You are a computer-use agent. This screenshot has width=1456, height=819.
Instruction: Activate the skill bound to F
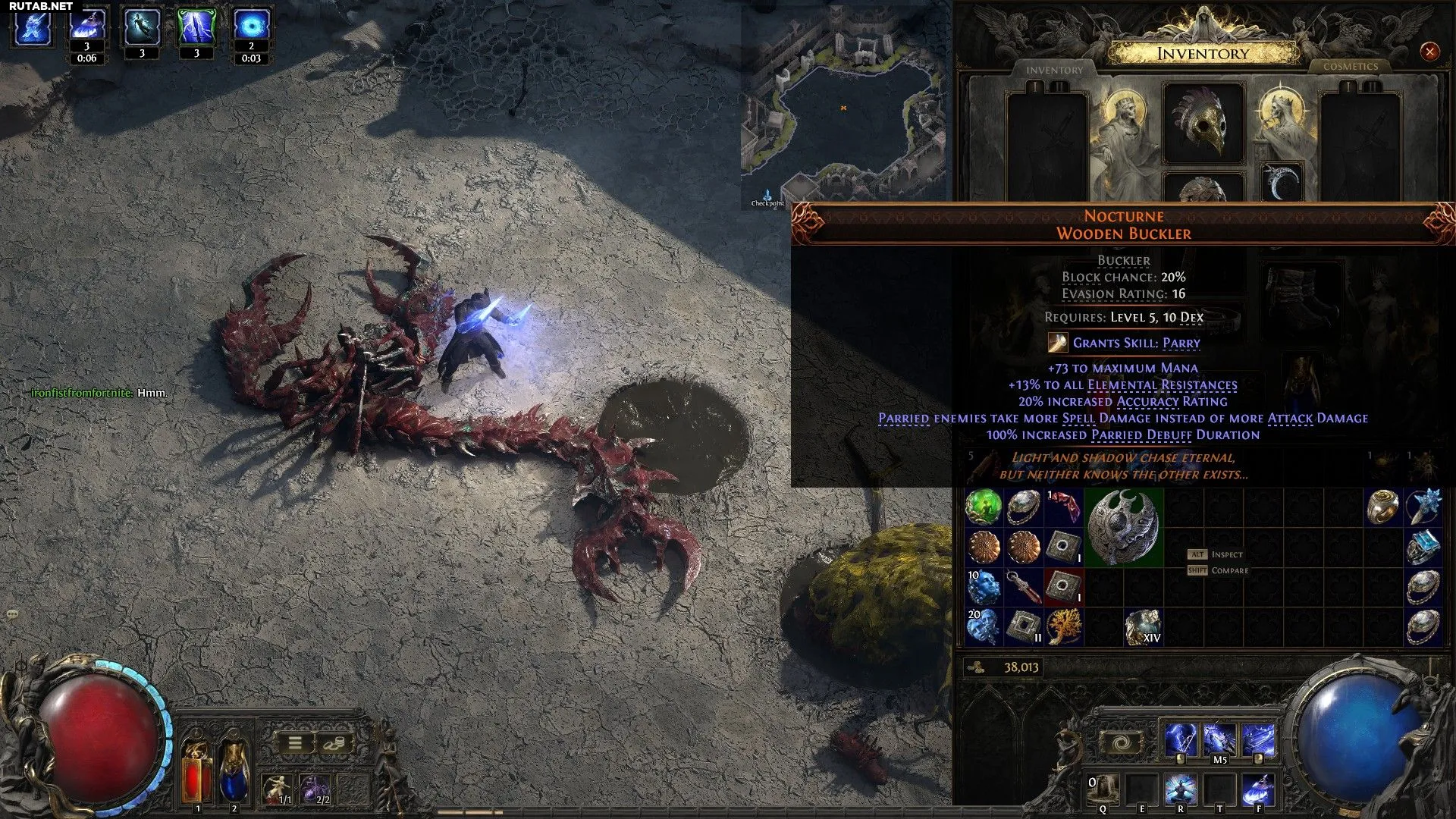click(1258, 789)
